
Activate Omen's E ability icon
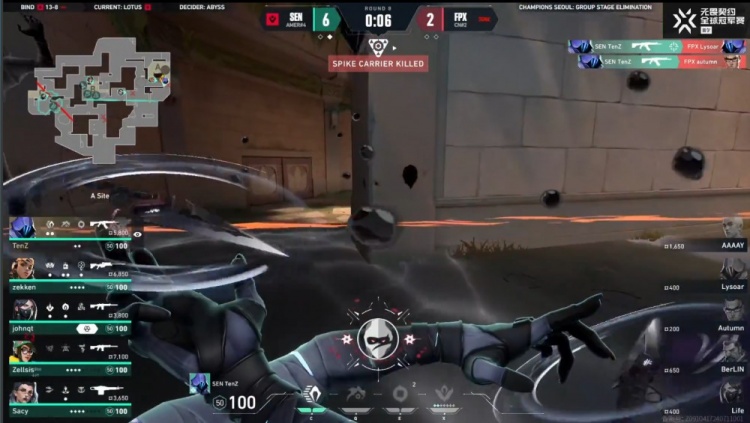click(399, 393)
